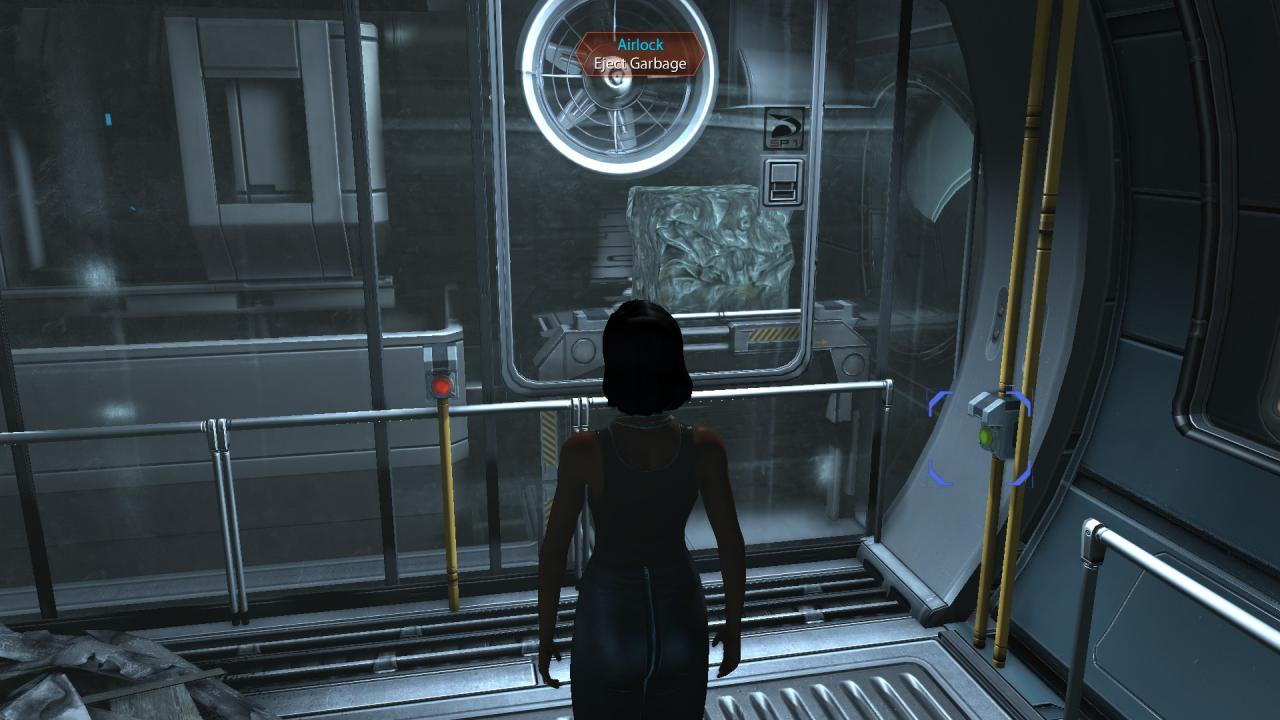Viewport: 1280px width, 720px height.
Task: Select the Airlock Eject Garbage prompt label
Action: pos(640,55)
